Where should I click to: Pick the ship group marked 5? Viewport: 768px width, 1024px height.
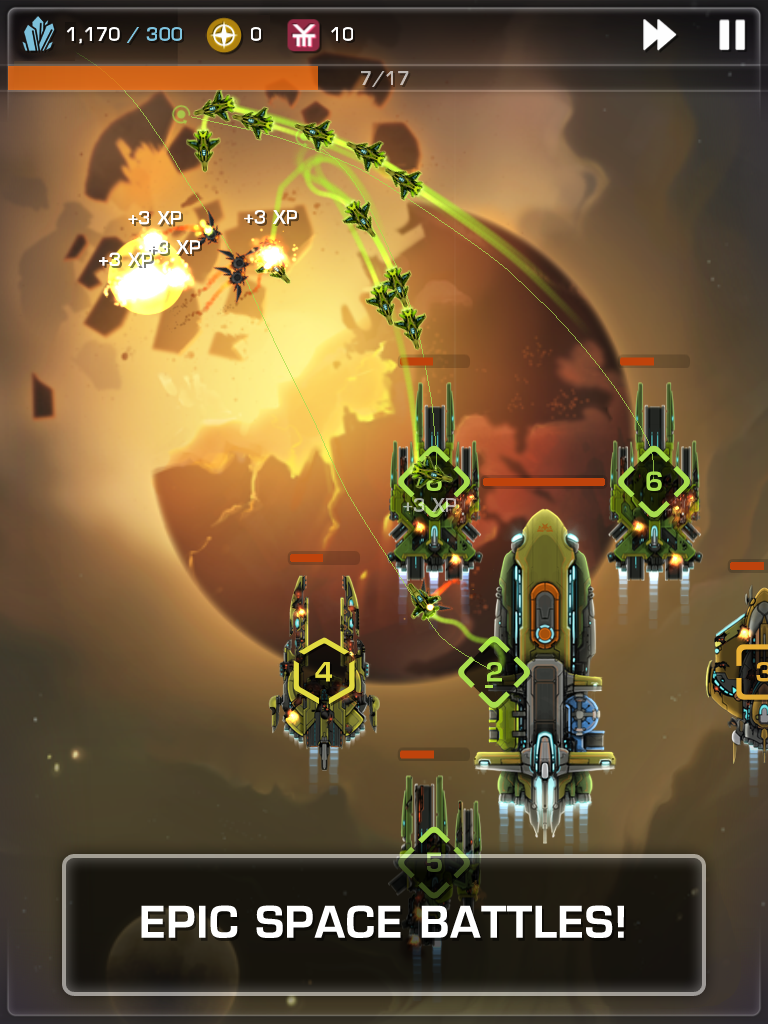tap(434, 862)
